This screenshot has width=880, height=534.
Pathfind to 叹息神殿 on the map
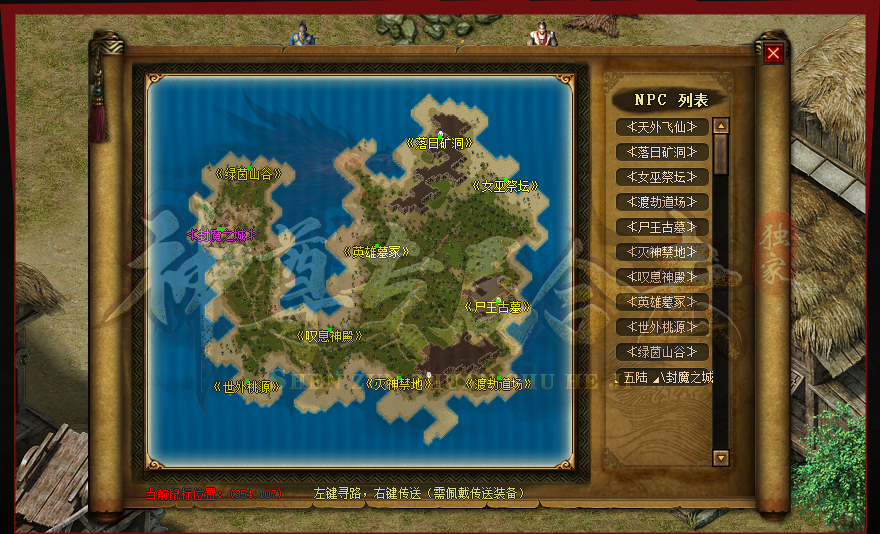329,336
